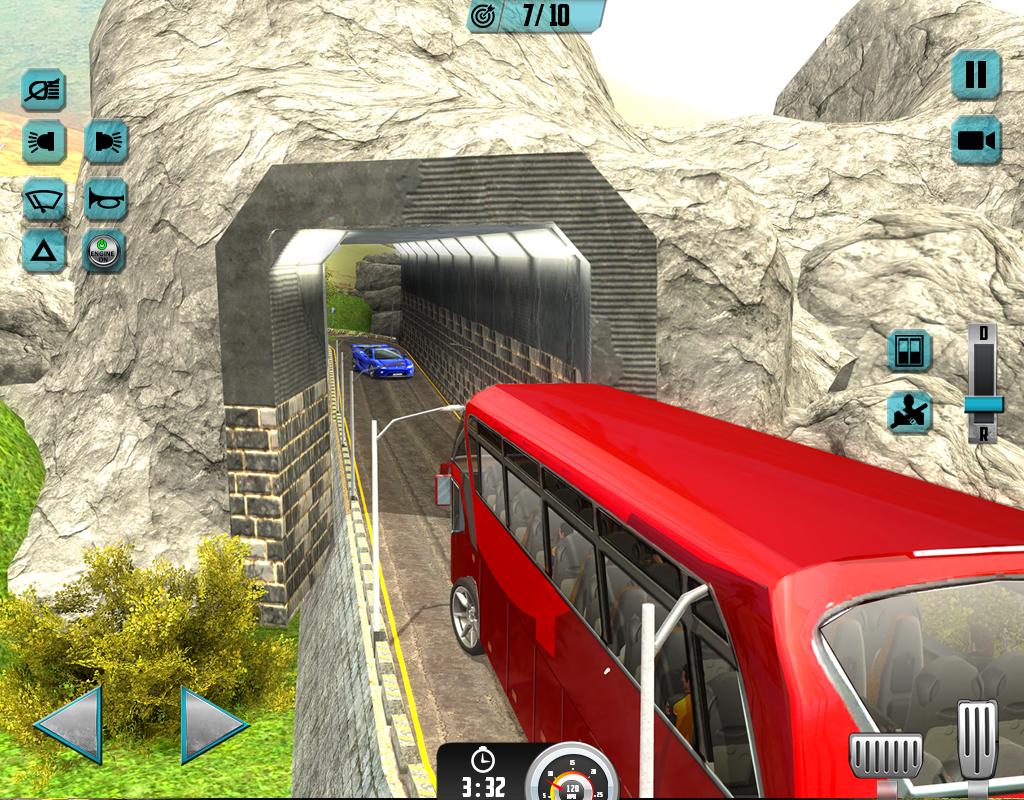Screen dimensions: 1024x800
Task: Toggle the headlights button
Action: [x=44, y=91]
